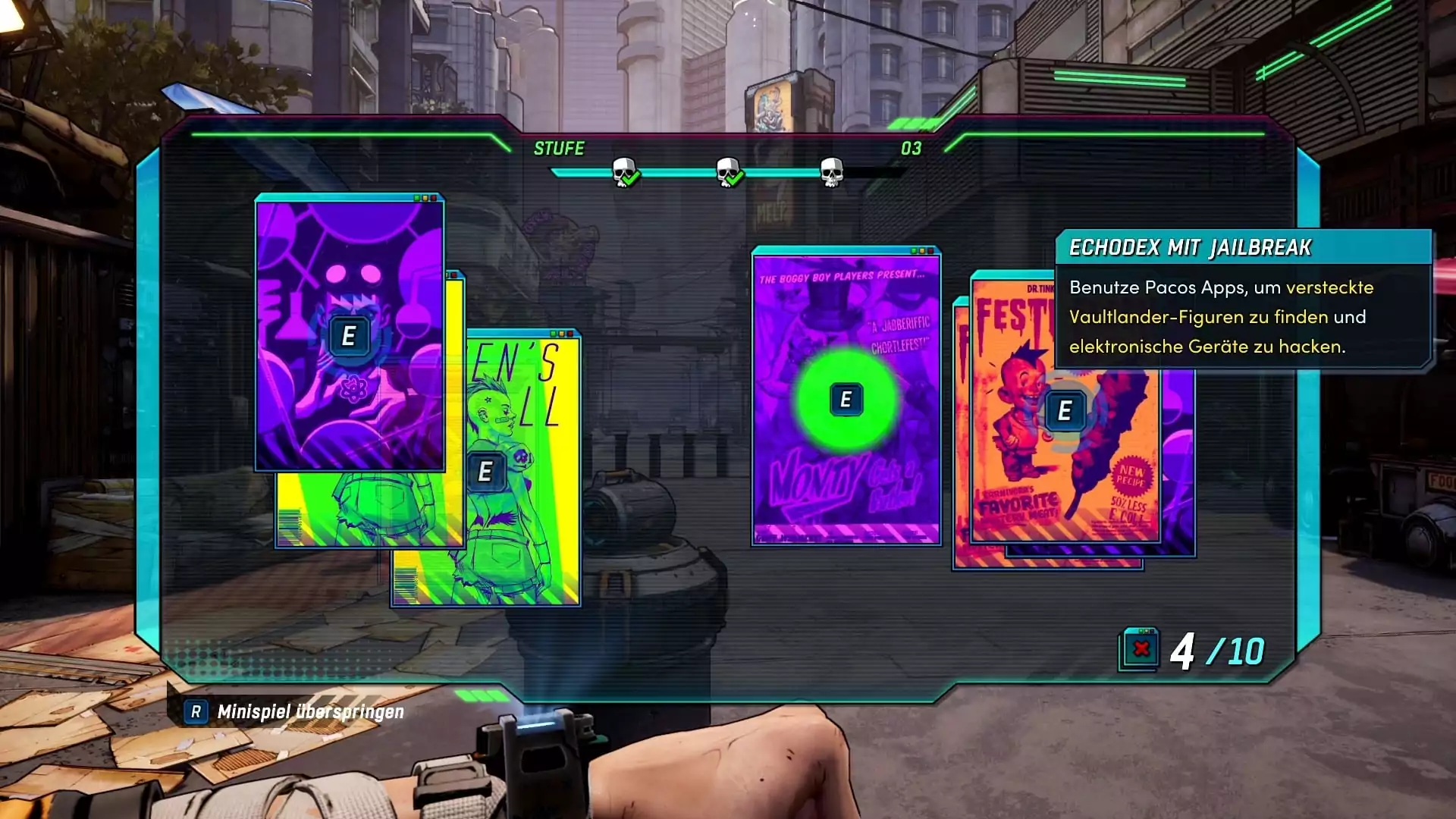Dismiss the green punk girl popup ad

(x=485, y=471)
